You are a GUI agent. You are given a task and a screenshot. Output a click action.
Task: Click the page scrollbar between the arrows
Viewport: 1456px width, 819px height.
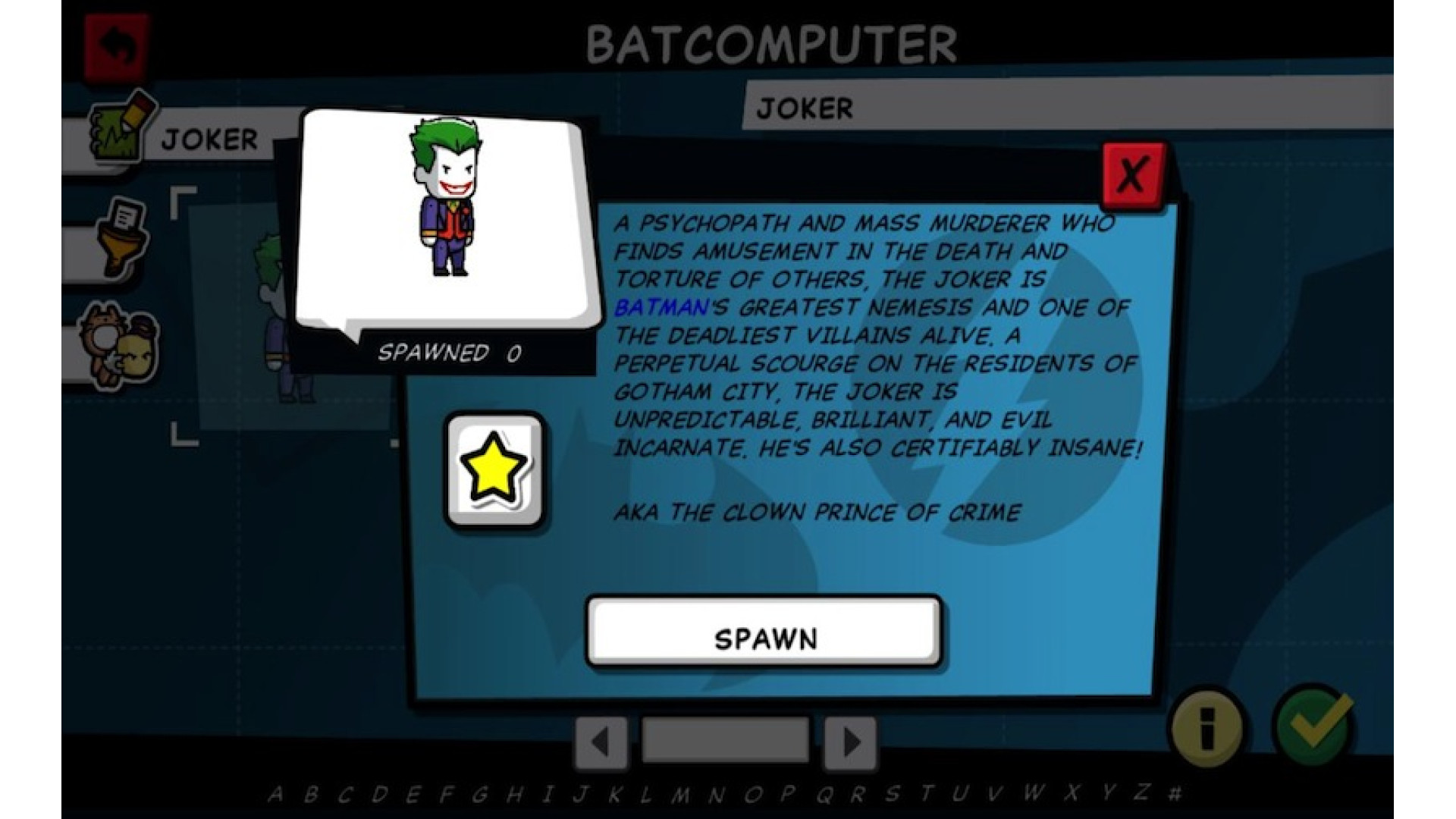tap(726, 740)
